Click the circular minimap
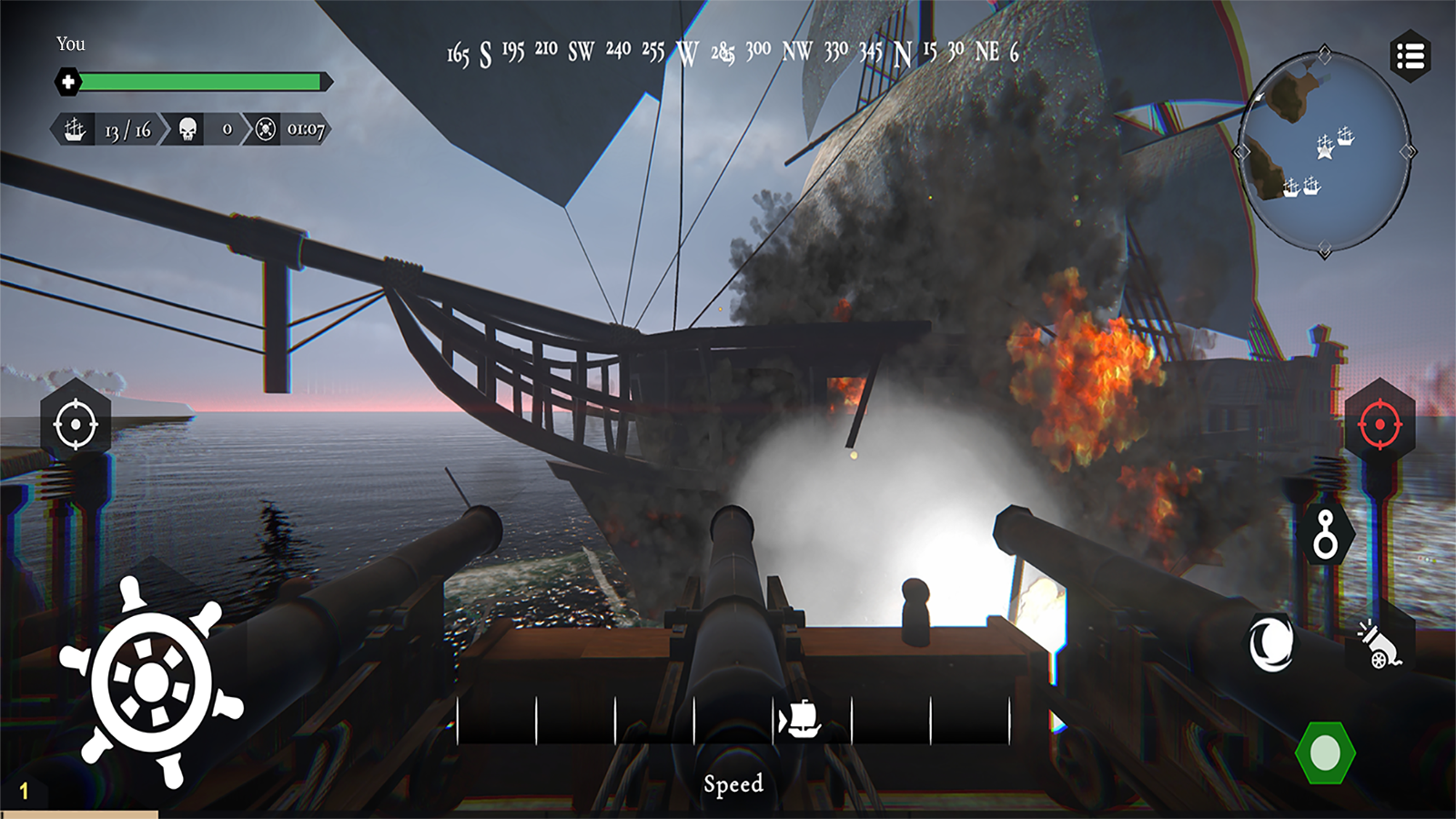 click(1325, 151)
